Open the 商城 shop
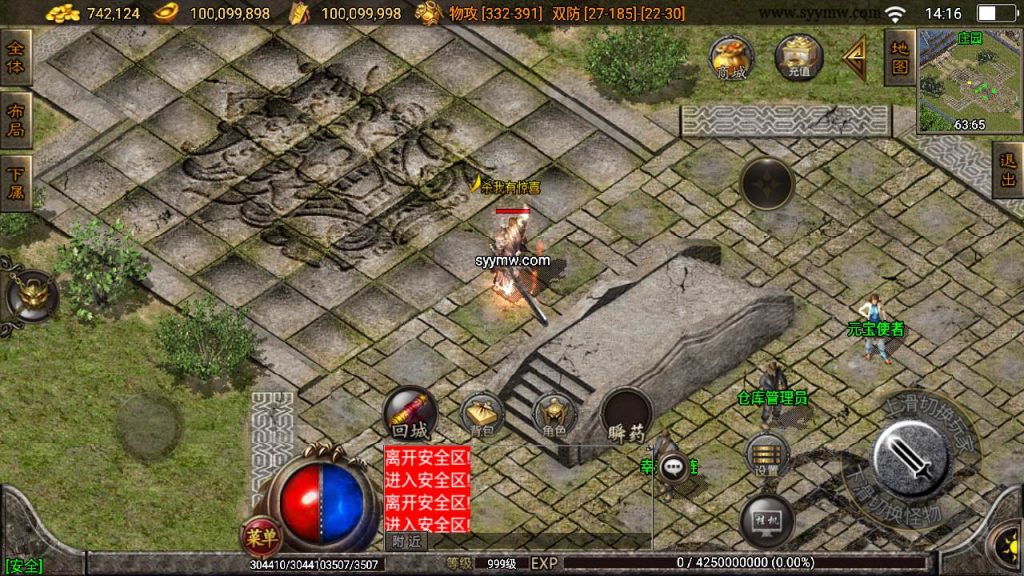Image resolution: width=1024 pixels, height=576 pixels. [x=732, y=58]
